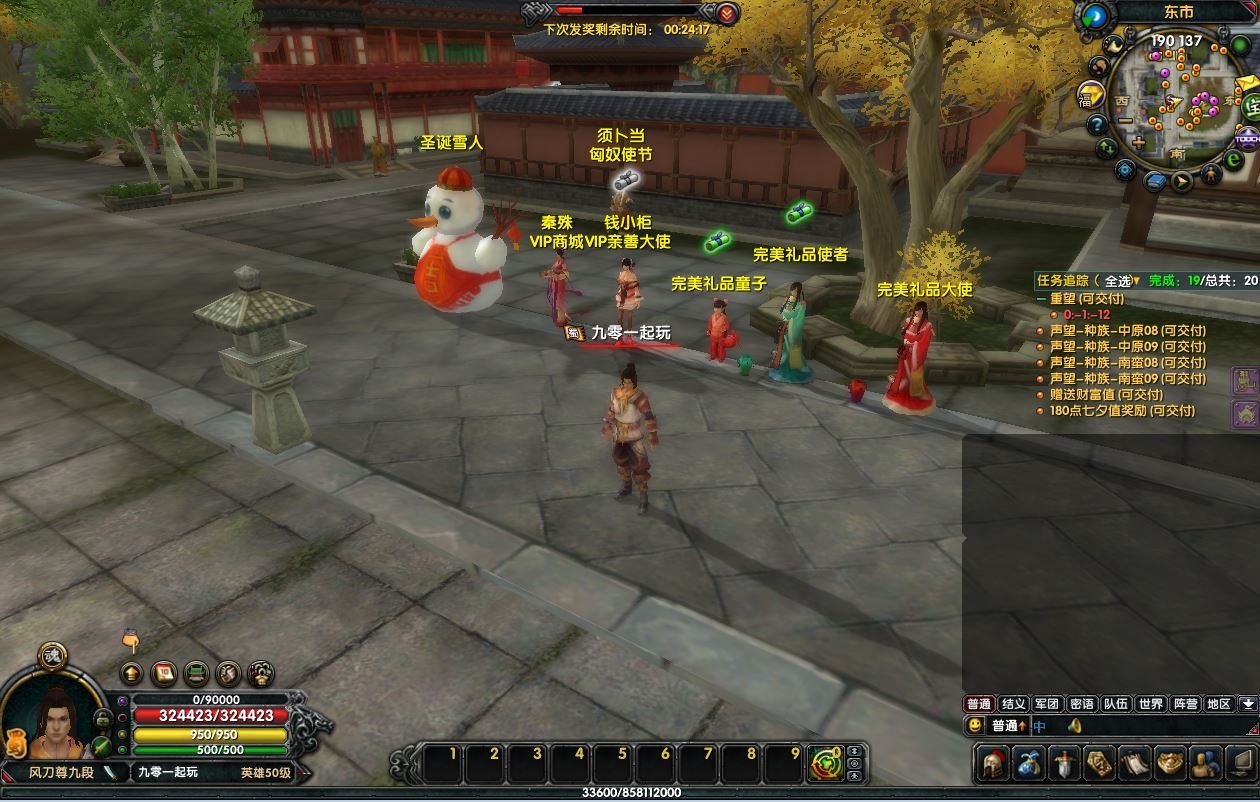Select the 军团 chat tab
The height and width of the screenshot is (802, 1260).
1047,704
